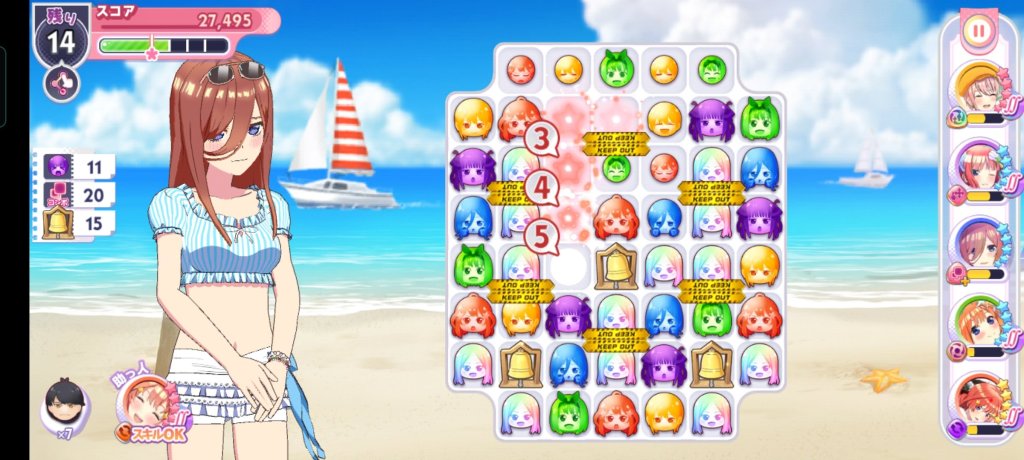
Task: Pick the number 5 countdown piece on the board
Action: tap(542, 237)
